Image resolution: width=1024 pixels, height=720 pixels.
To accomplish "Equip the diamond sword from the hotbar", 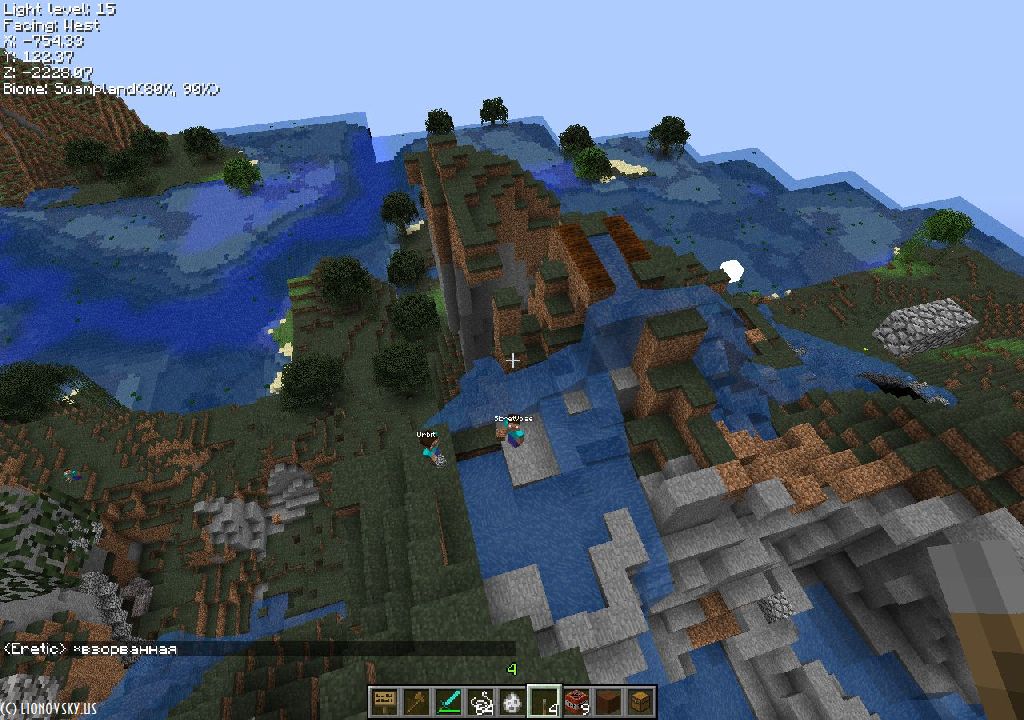I will pos(447,702).
